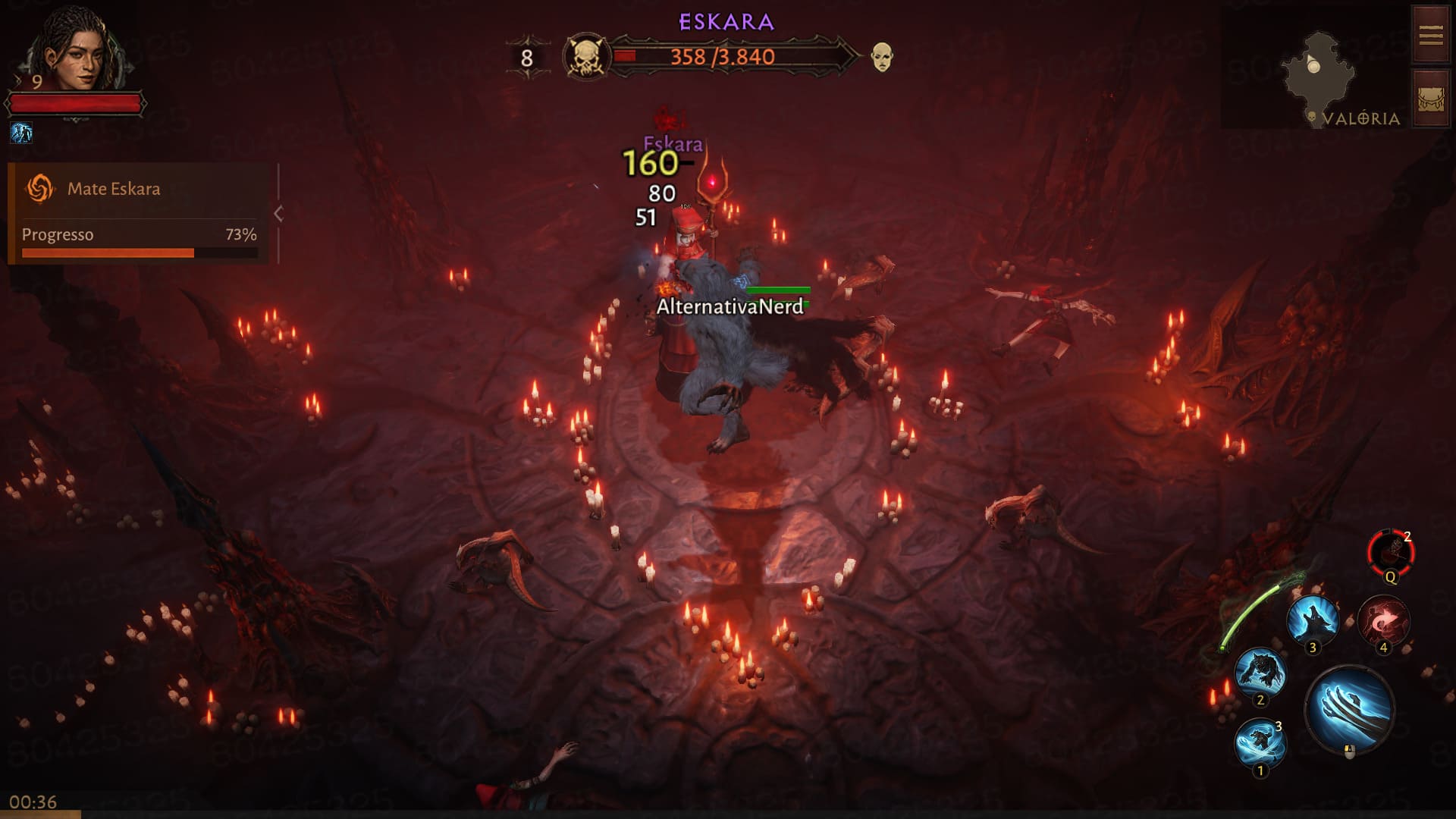Activate the red dash skill
Screen dimensions: 1456x819
[x=1382, y=622]
